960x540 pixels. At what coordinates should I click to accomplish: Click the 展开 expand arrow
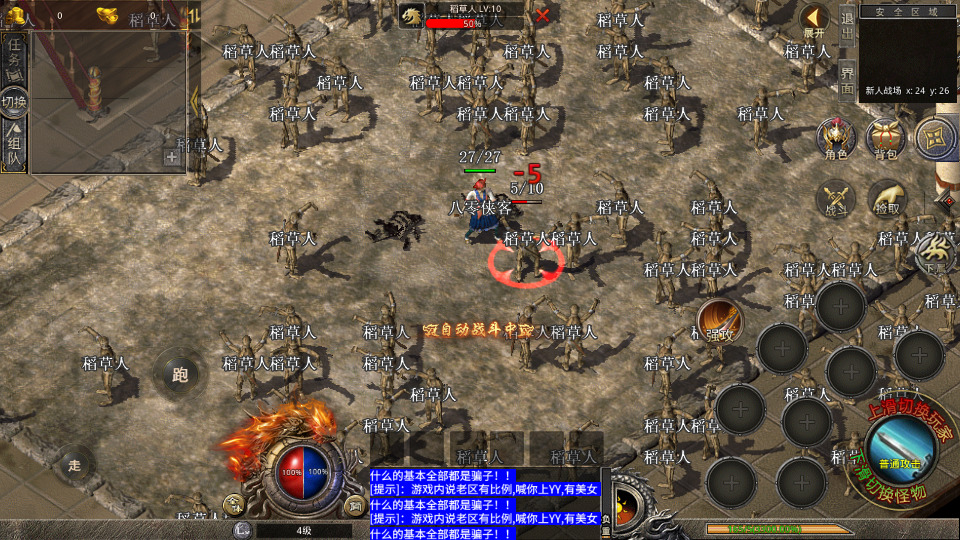(x=815, y=19)
